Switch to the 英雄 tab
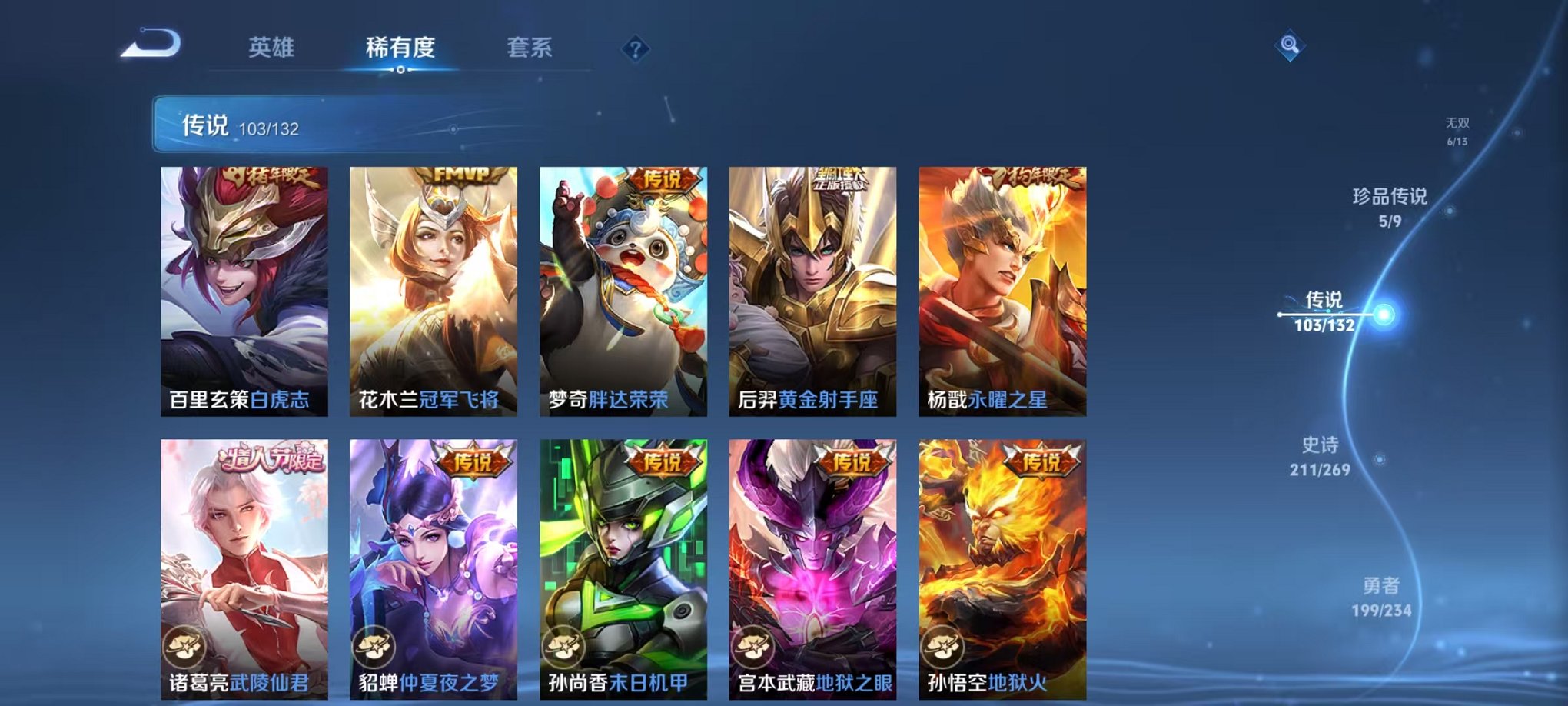 (273, 48)
